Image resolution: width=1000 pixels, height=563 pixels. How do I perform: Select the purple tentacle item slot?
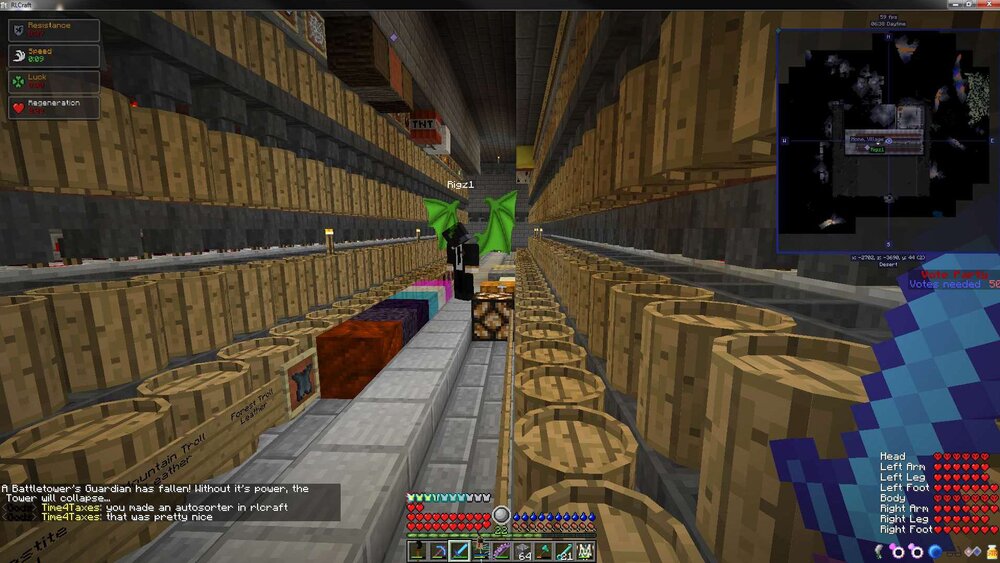coord(501,551)
